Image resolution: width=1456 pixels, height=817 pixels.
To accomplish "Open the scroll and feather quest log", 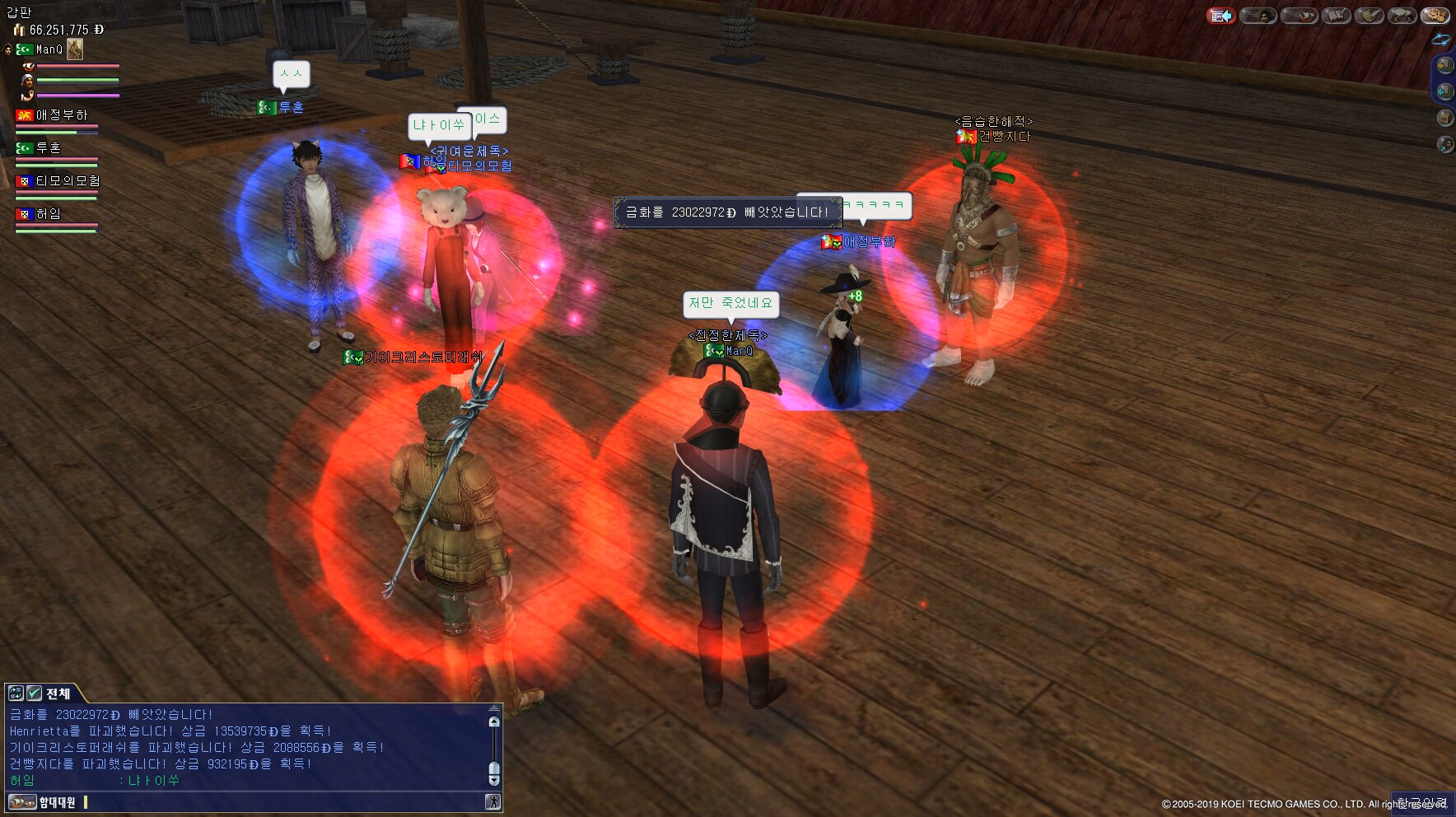I will tap(1369, 16).
